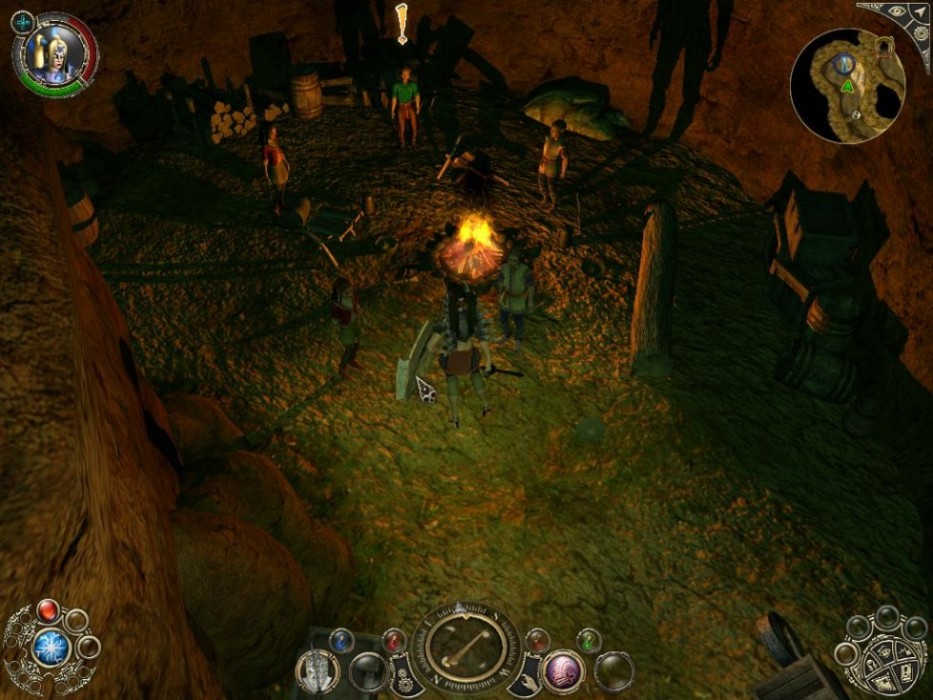Use the green potion slot
The width and height of the screenshot is (933, 700).
tap(590, 638)
